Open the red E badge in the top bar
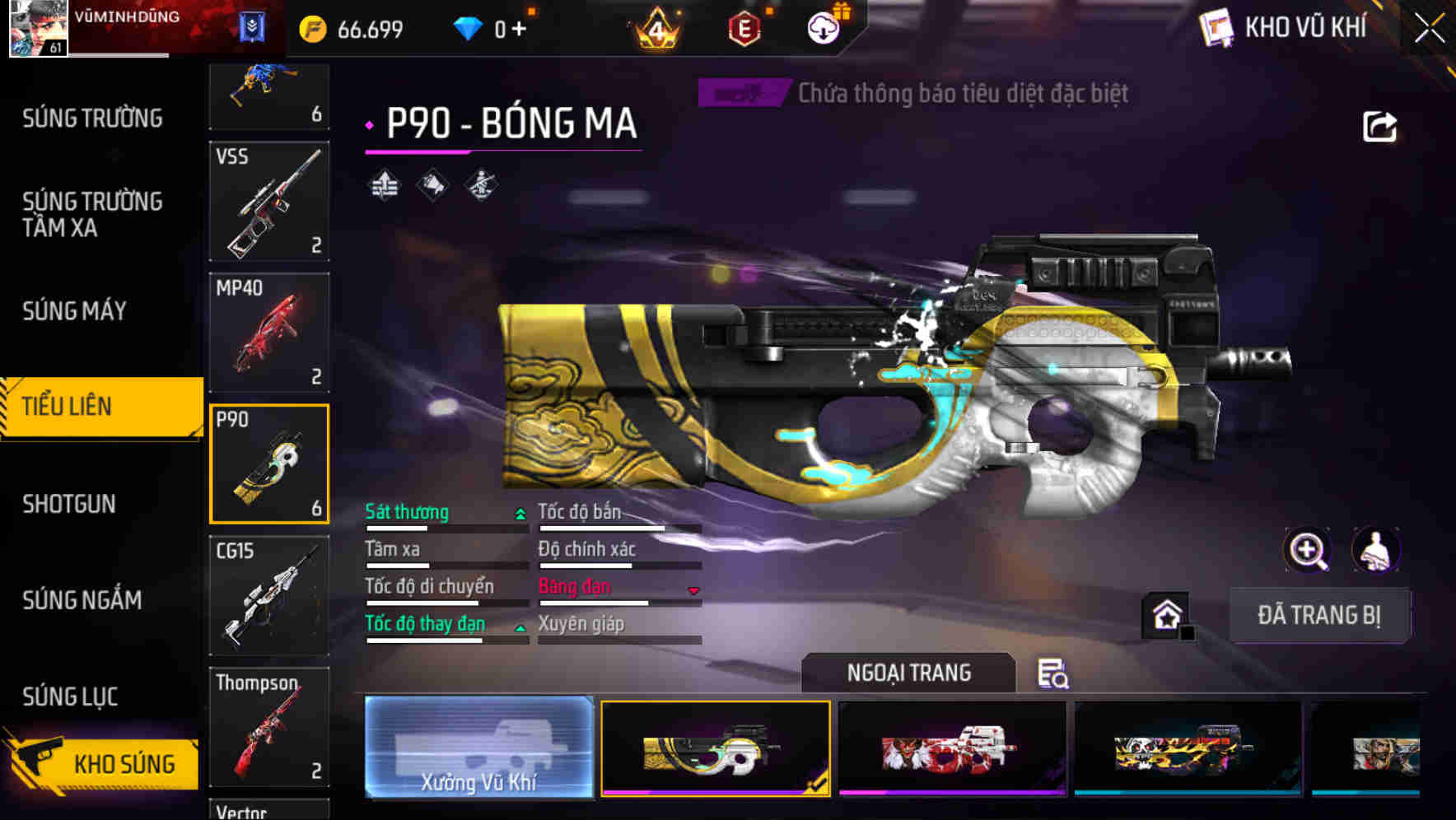Image resolution: width=1456 pixels, height=820 pixels. tap(743, 26)
